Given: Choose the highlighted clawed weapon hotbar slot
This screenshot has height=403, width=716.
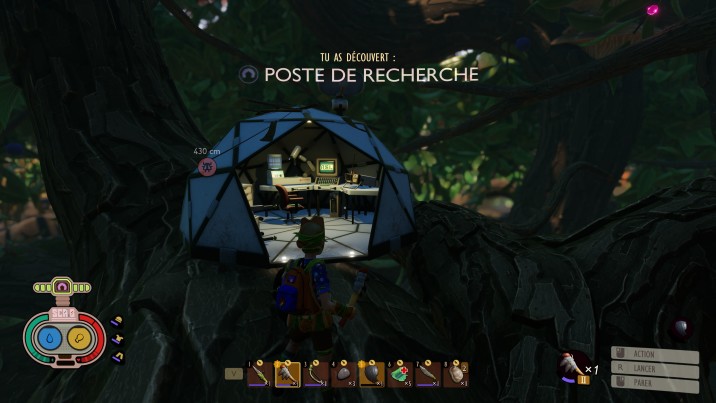Looking at the screenshot, I should 288,374.
